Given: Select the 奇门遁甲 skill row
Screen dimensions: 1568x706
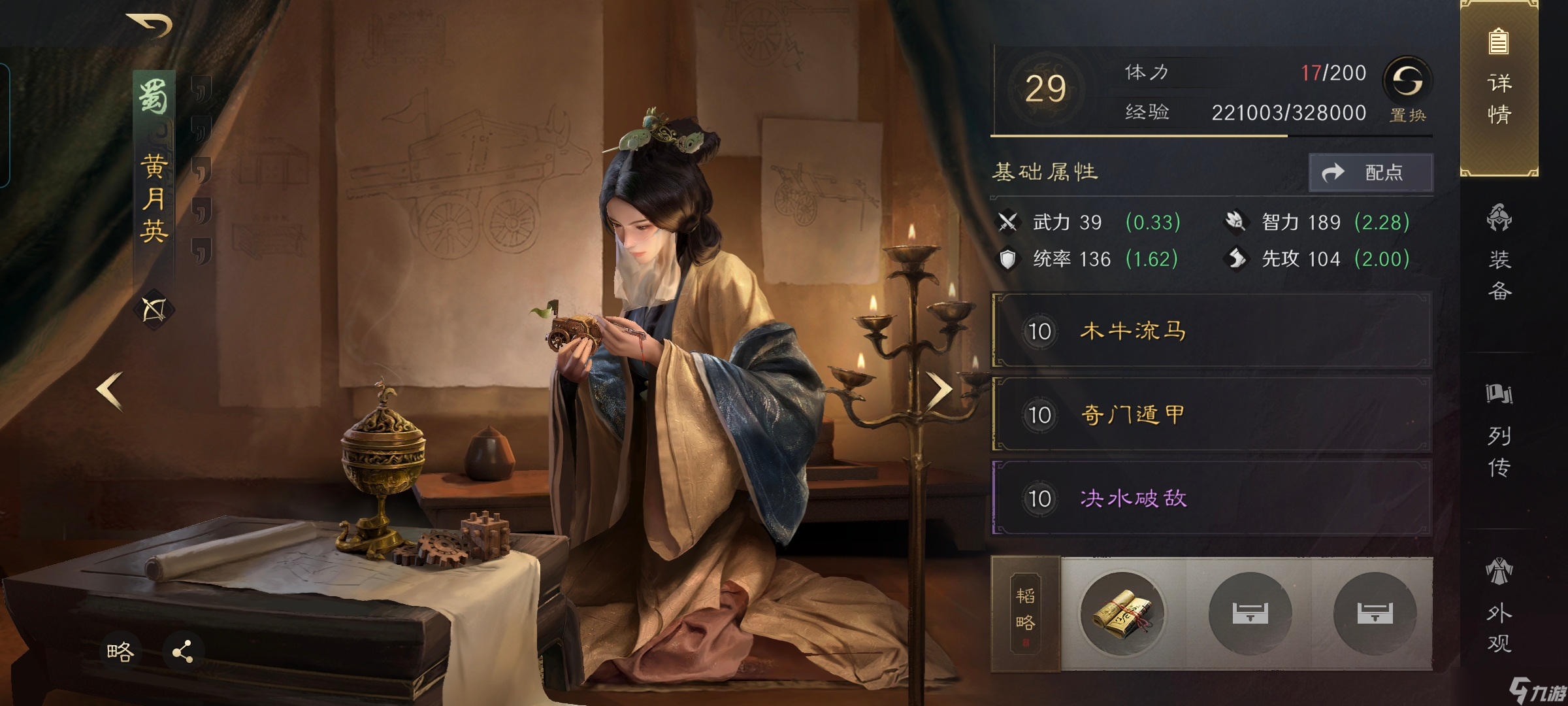Looking at the screenshot, I should pyautogui.click(x=1212, y=414).
